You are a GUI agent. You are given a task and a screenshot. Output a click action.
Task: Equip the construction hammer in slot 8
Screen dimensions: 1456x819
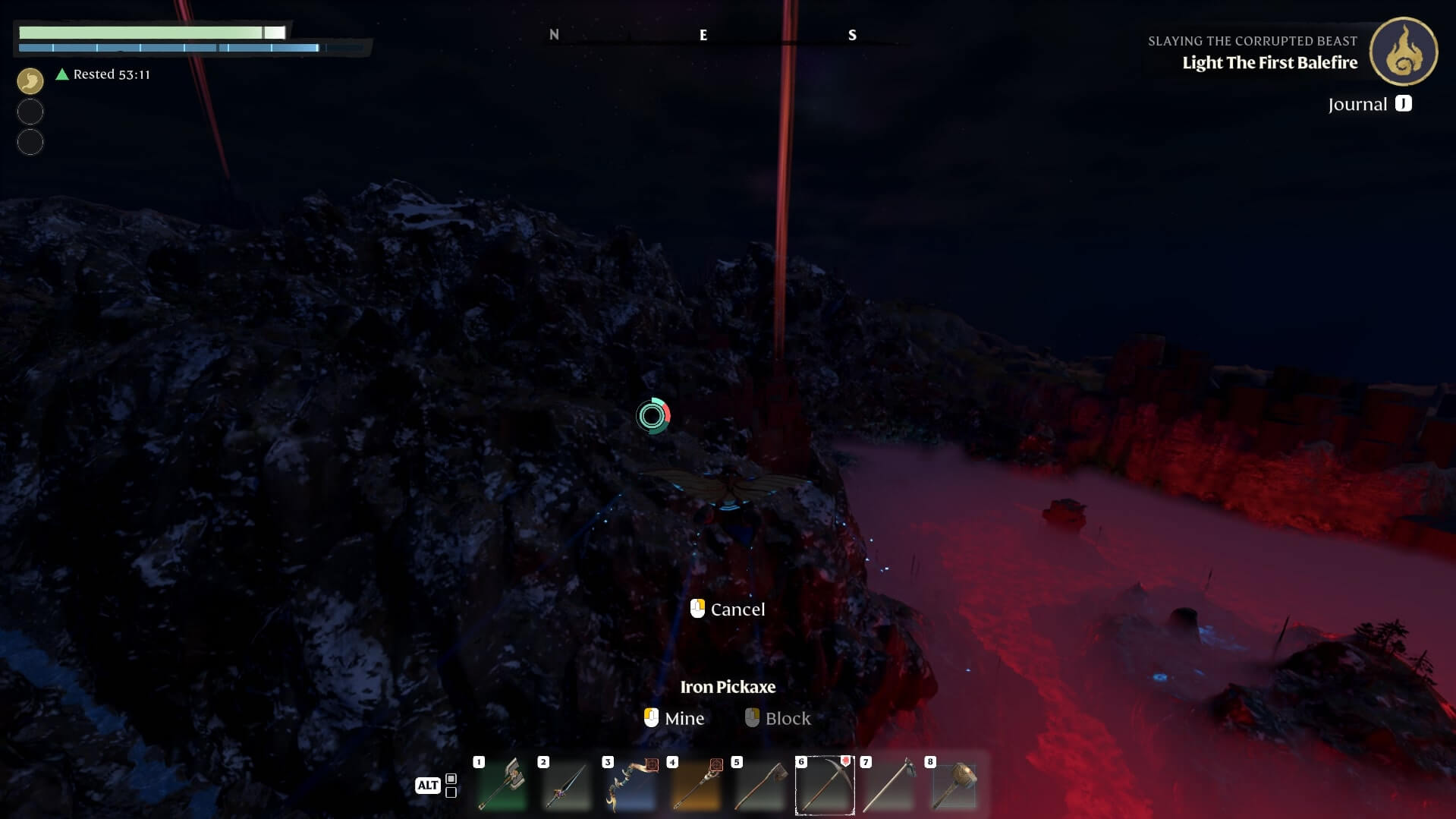click(954, 786)
